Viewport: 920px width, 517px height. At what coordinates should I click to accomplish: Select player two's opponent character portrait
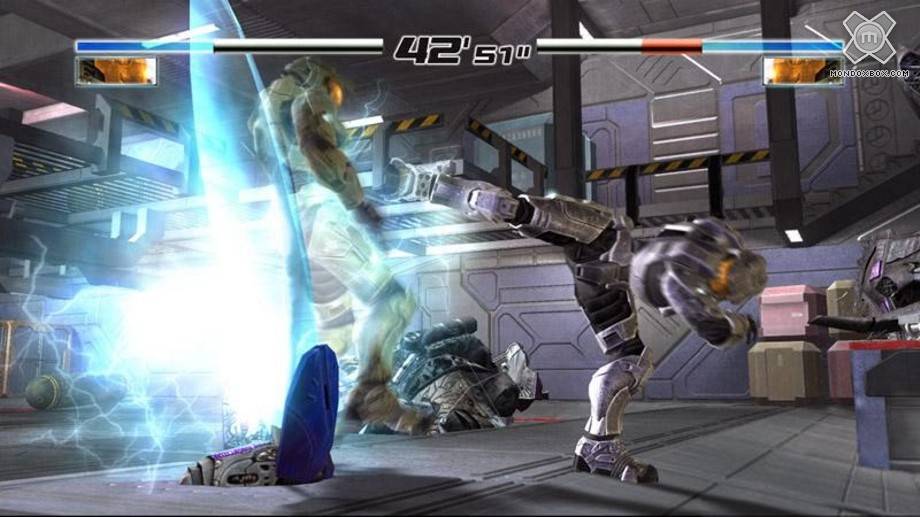[x=803, y=71]
